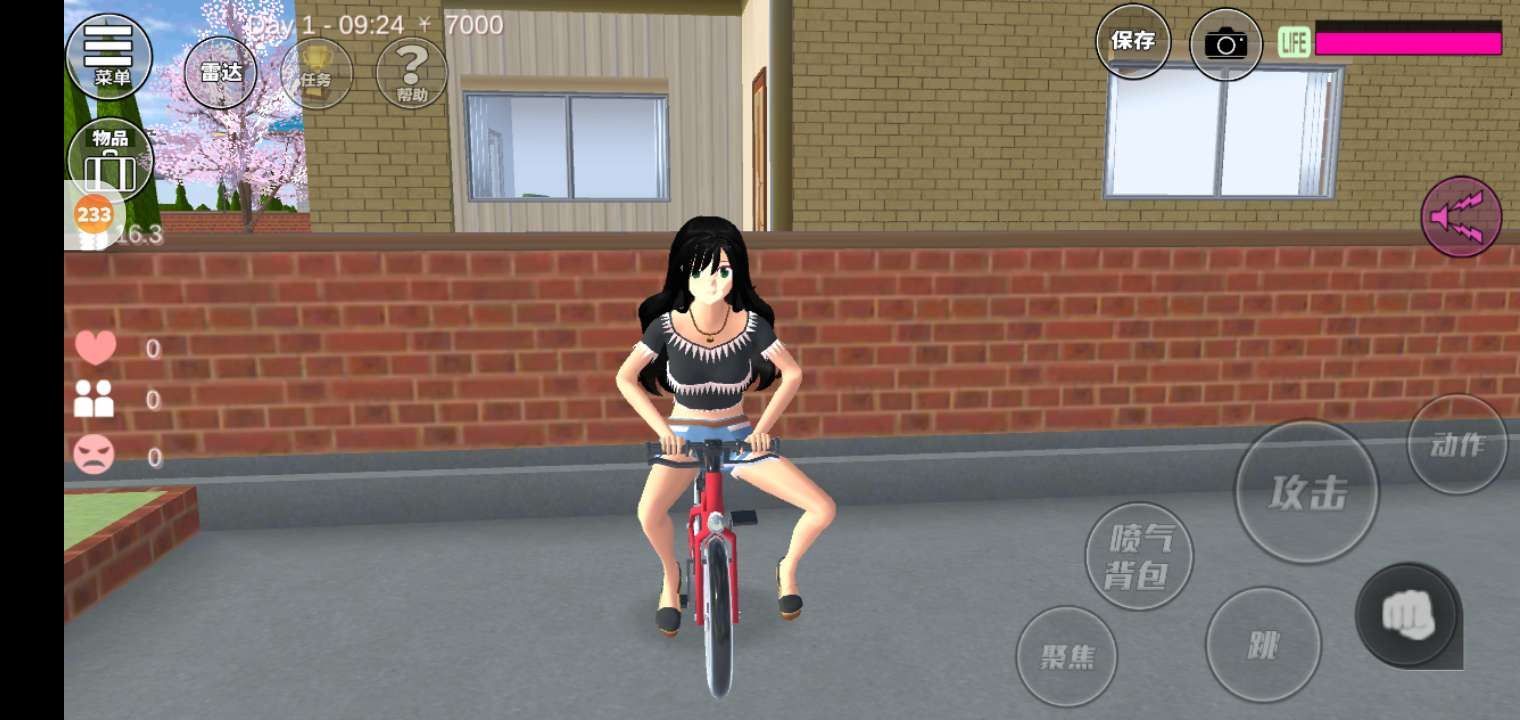1520x720 pixels.
Task: Tap the fist punch button
Action: [1408, 615]
